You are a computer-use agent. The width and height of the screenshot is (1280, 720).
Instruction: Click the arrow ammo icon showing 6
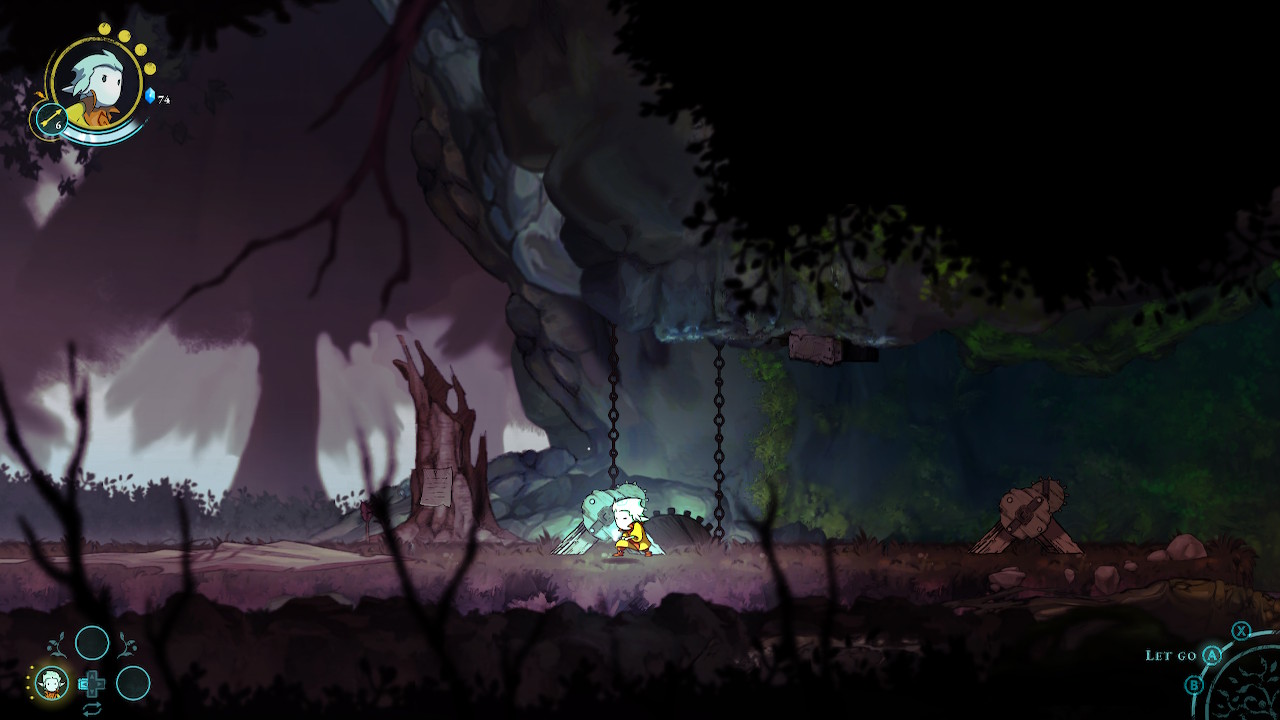(52, 119)
